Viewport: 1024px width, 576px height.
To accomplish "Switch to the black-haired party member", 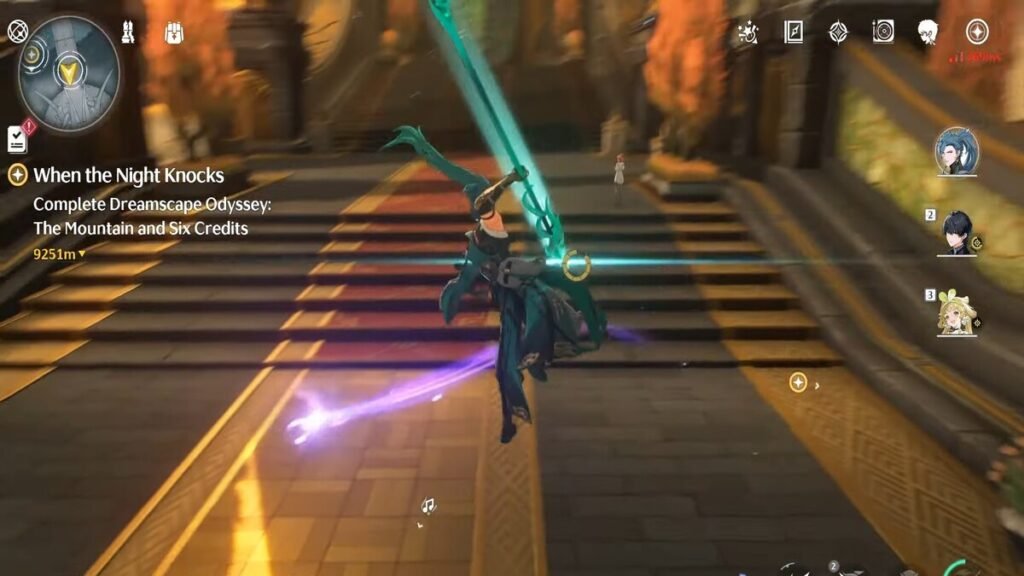I will click(x=957, y=233).
